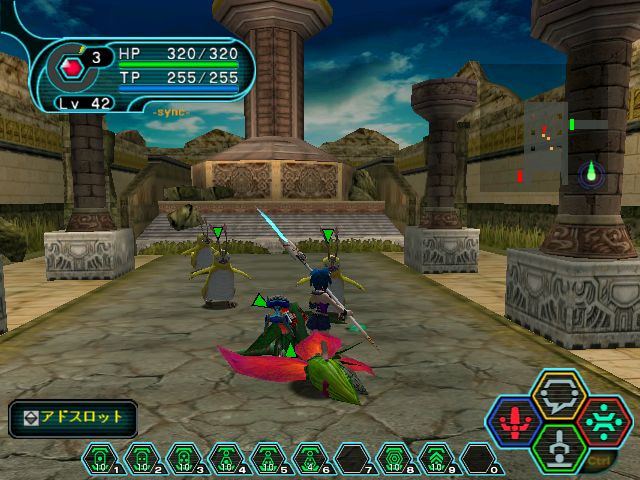640x480 pixels.
Task: Select the double-chevron icon in slot 9
Action: 435,458
